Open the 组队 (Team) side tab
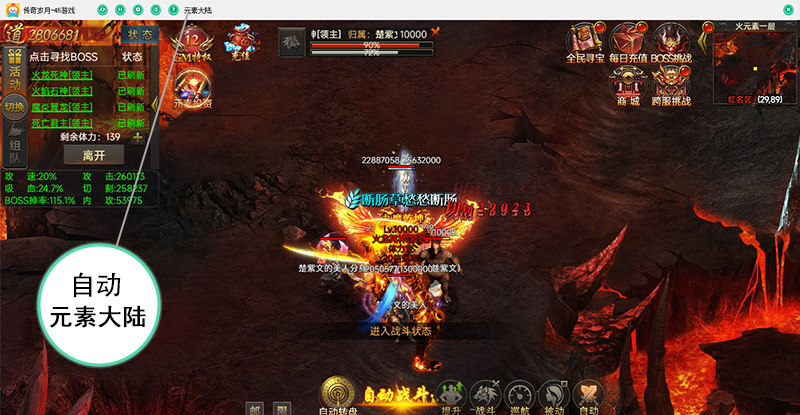This screenshot has height=415, width=800. (x=14, y=150)
